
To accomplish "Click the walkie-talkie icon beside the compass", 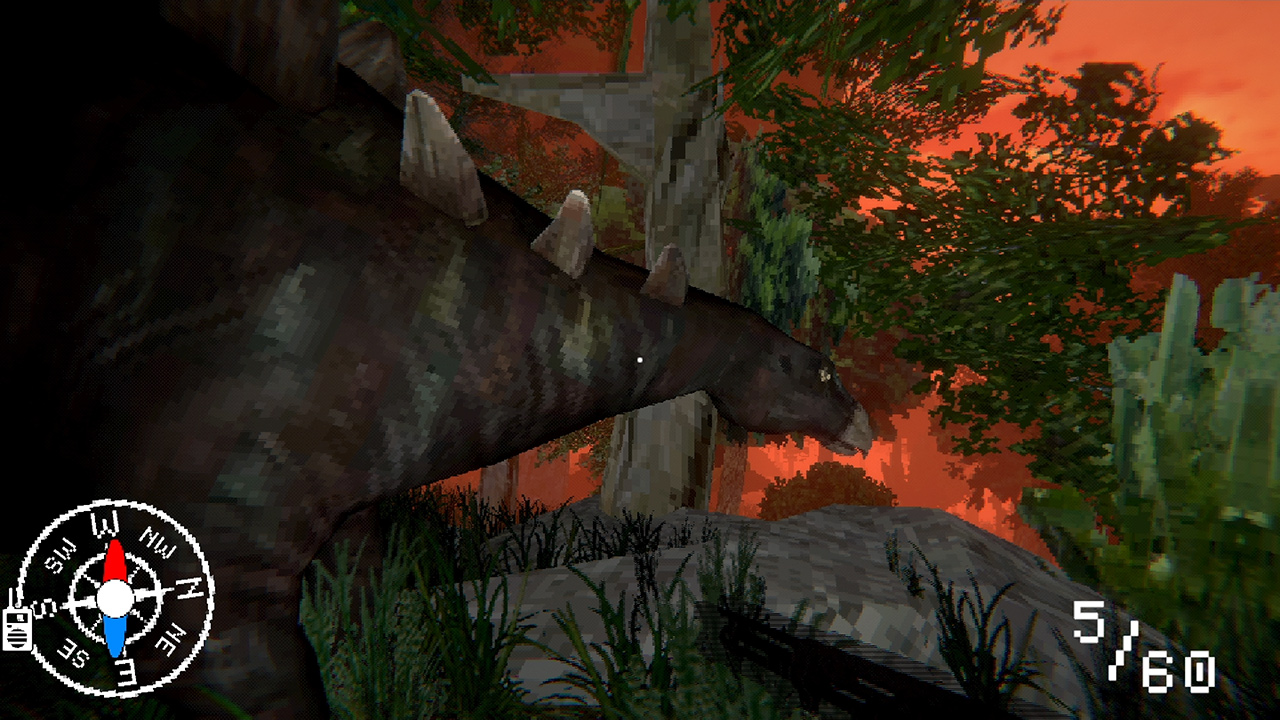I will (16, 630).
